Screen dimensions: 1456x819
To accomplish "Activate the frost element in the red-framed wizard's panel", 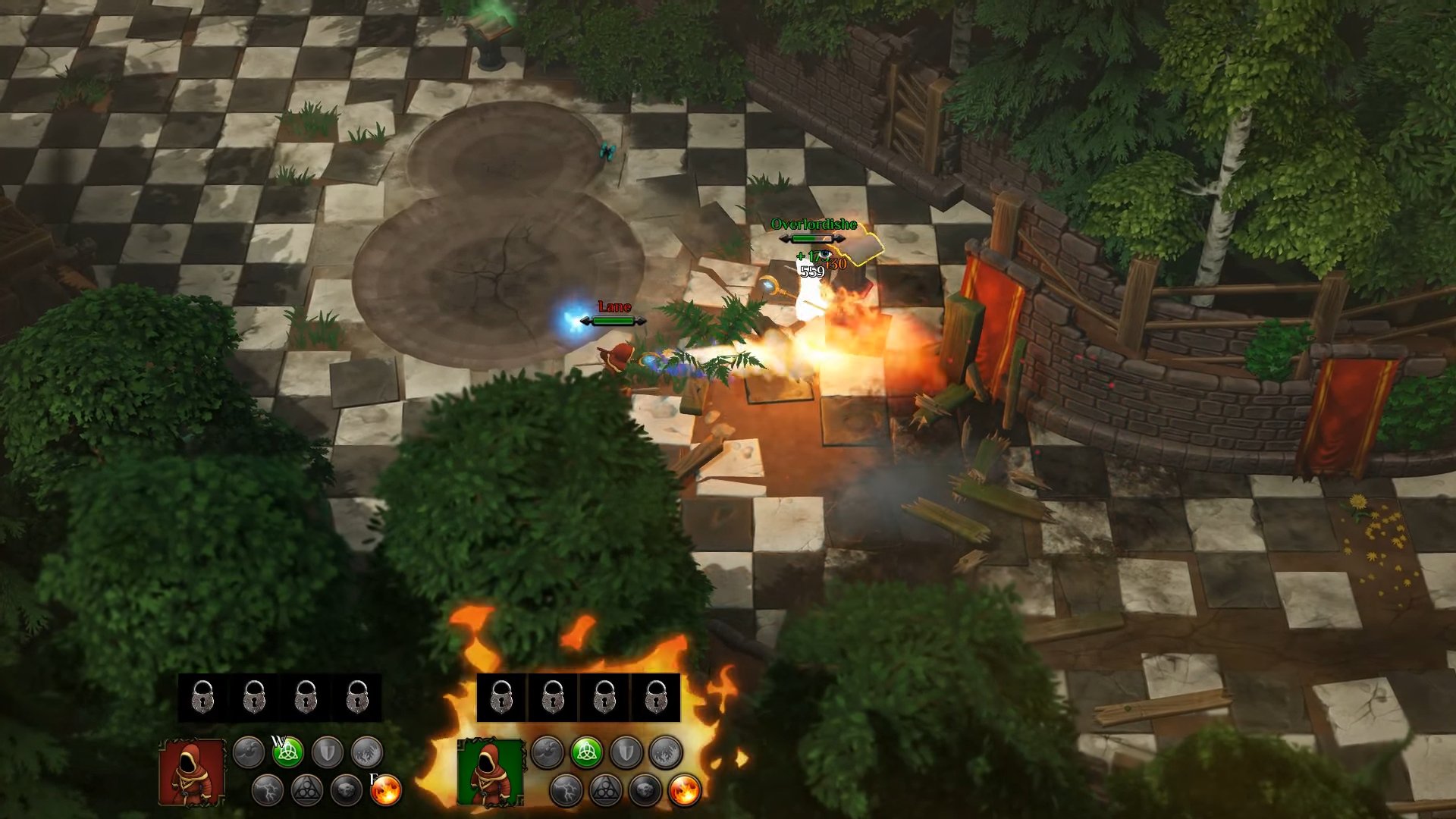I will click(x=368, y=752).
